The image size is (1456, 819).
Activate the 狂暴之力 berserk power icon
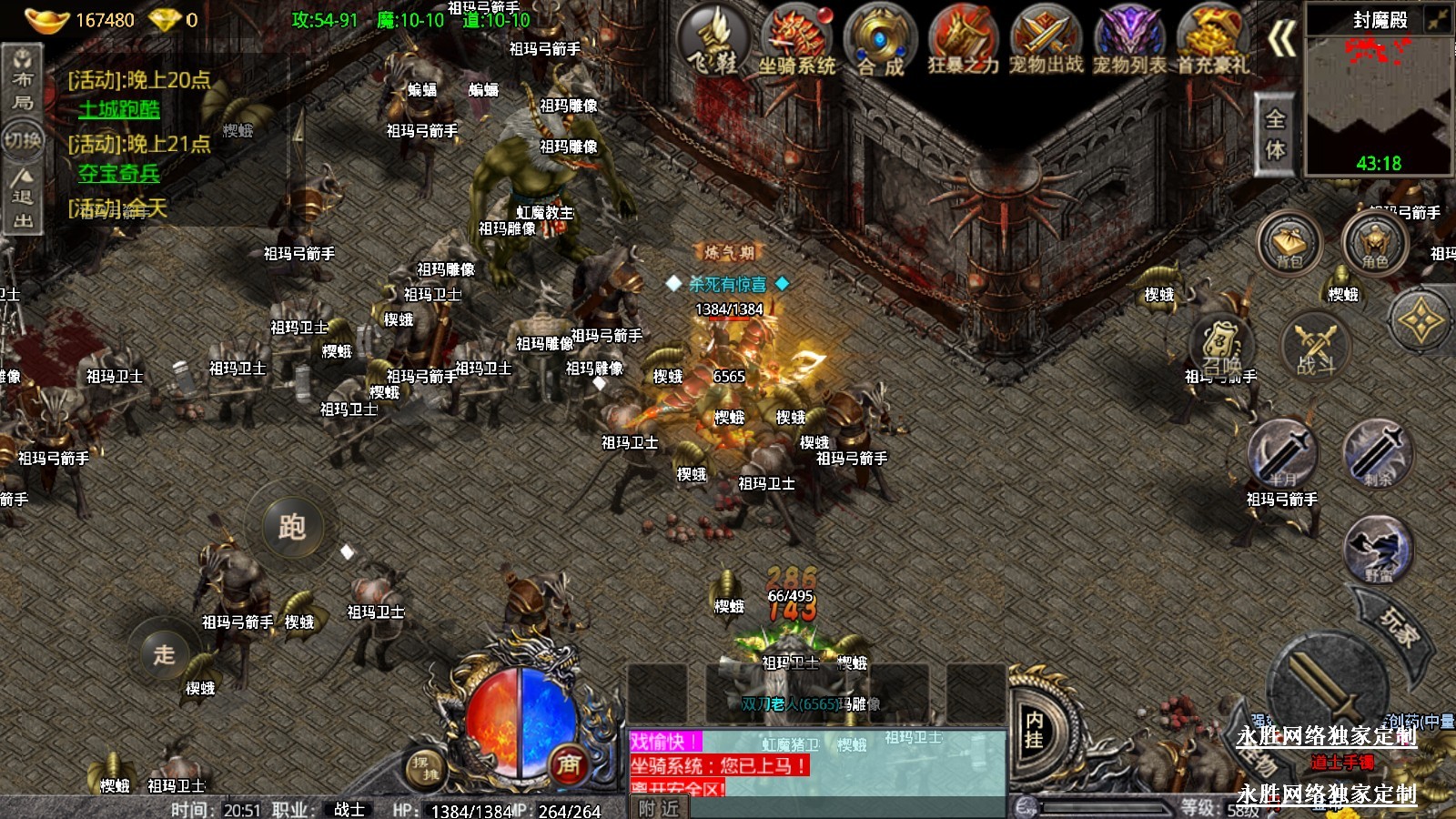point(963,40)
